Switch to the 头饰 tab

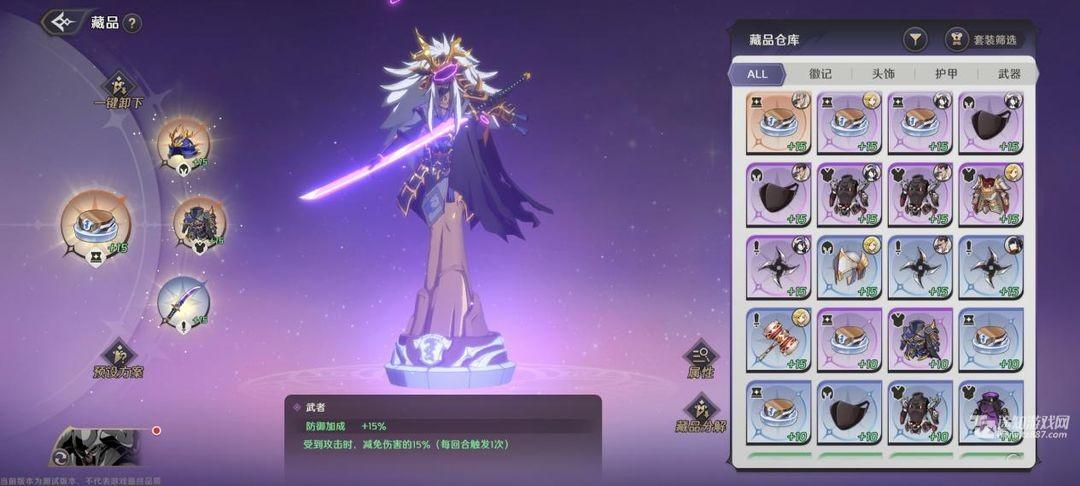click(x=883, y=74)
